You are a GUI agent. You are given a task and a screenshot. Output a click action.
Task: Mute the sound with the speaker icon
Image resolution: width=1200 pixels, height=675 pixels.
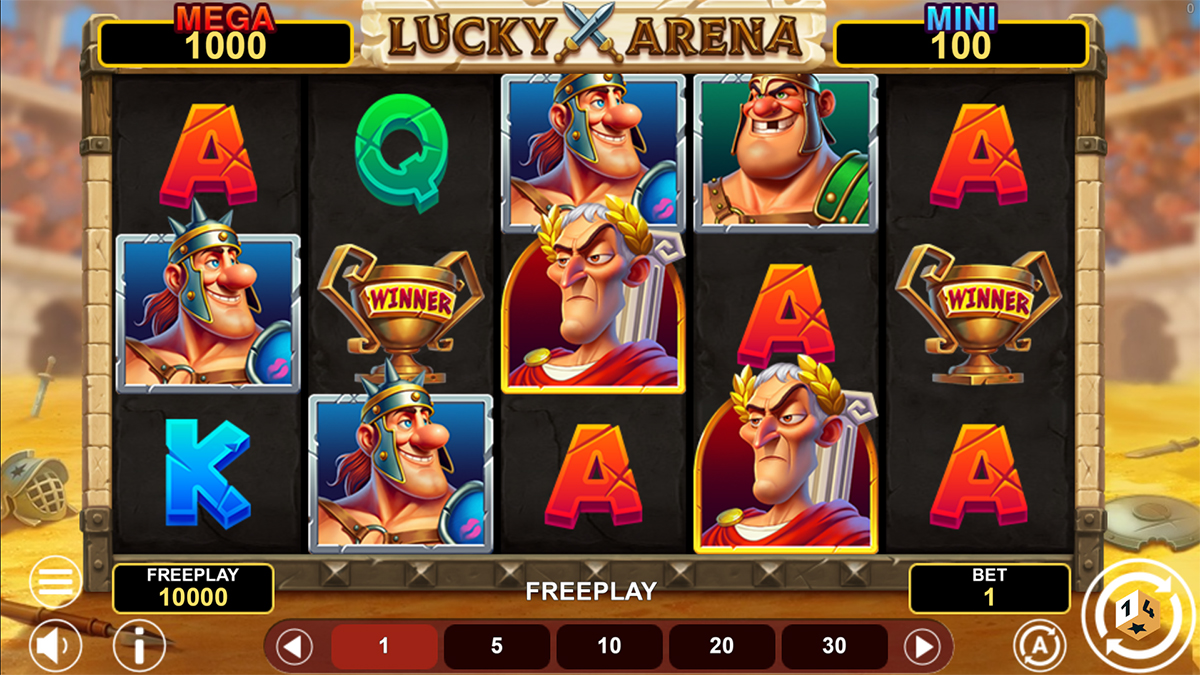(55, 646)
